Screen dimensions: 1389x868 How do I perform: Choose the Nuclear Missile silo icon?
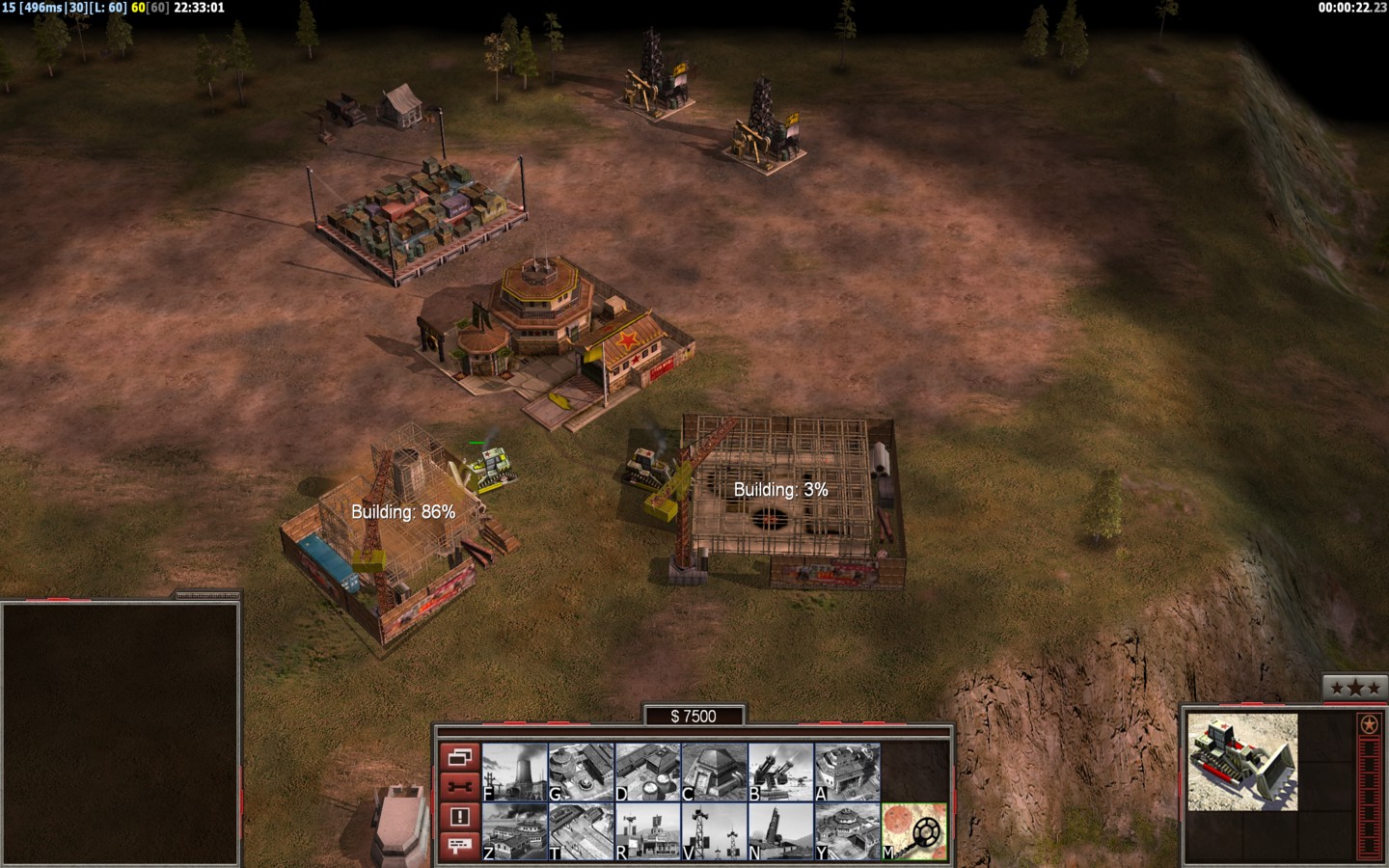[781, 830]
